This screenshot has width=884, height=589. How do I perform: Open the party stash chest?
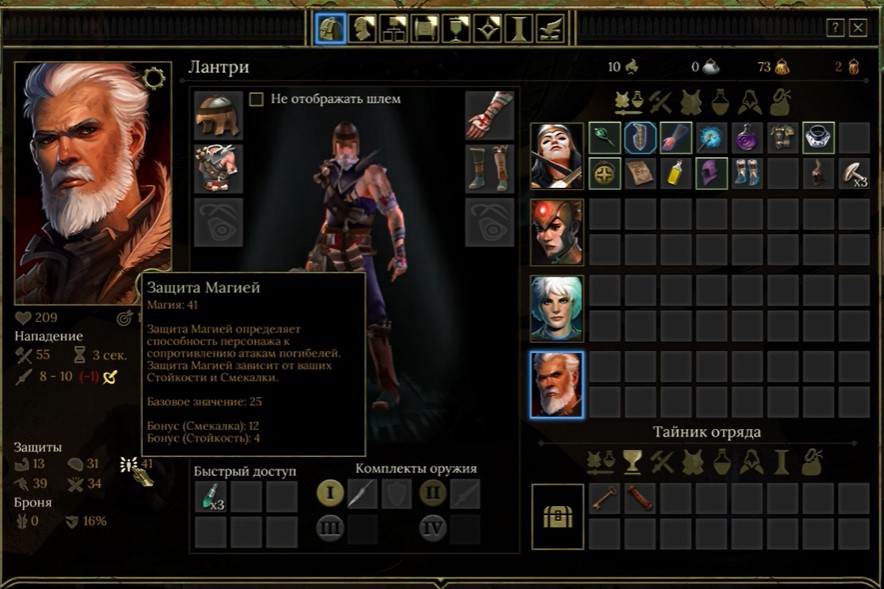click(x=556, y=516)
